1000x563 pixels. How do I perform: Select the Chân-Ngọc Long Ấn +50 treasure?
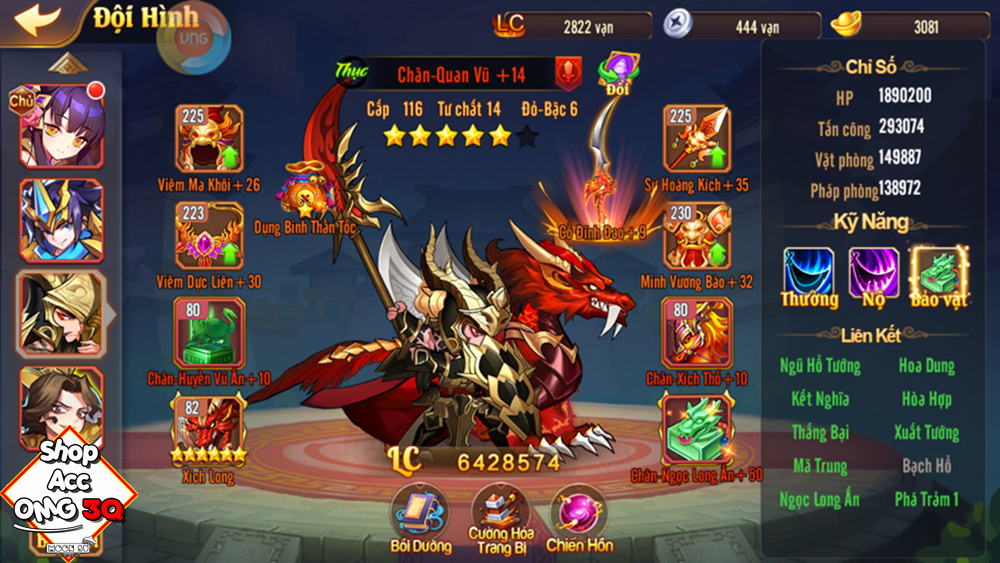tap(696, 430)
